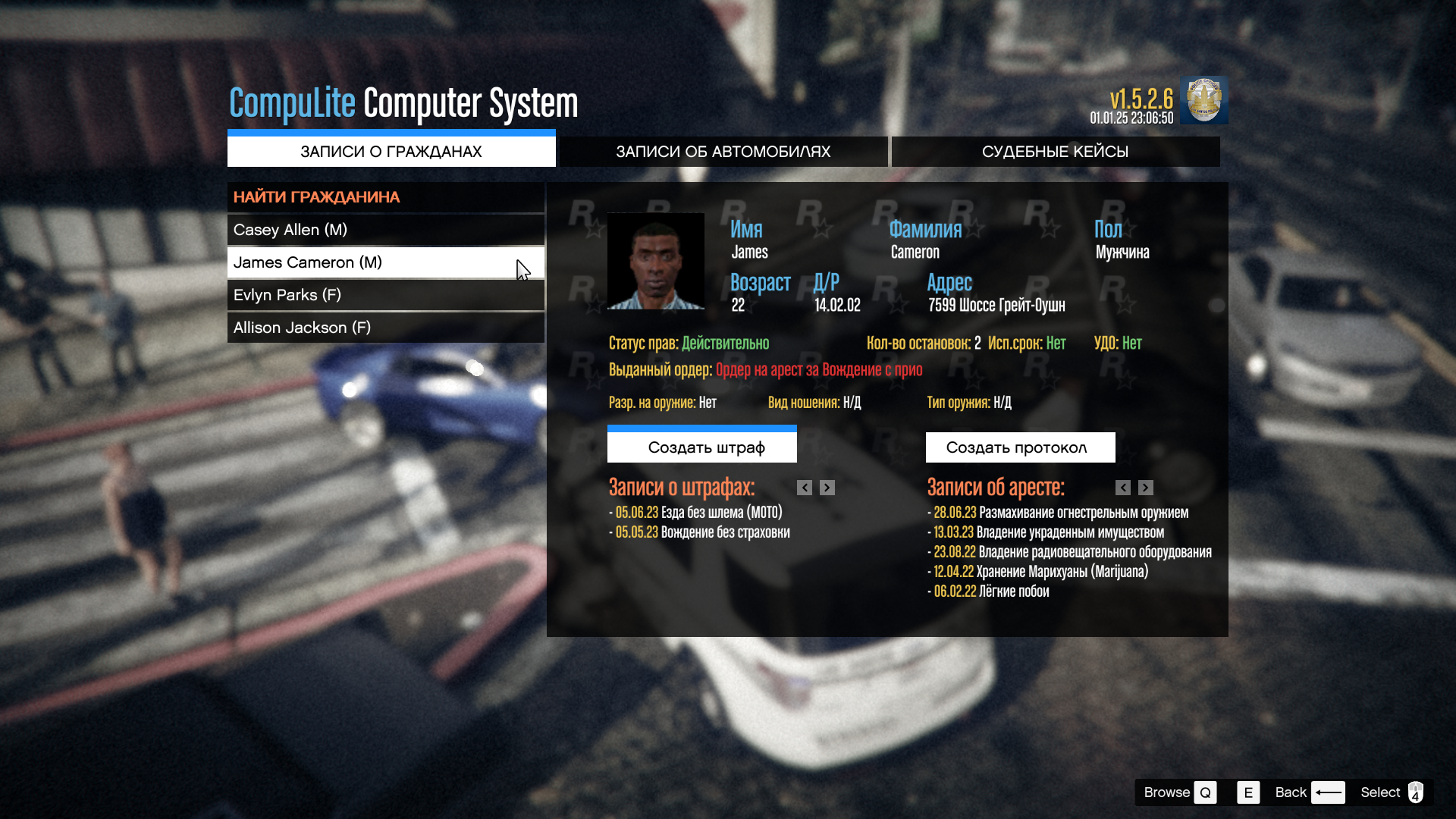Viewport: 1456px width, 819px height.
Task: Click the Создать протокол button
Action: 1020,447
